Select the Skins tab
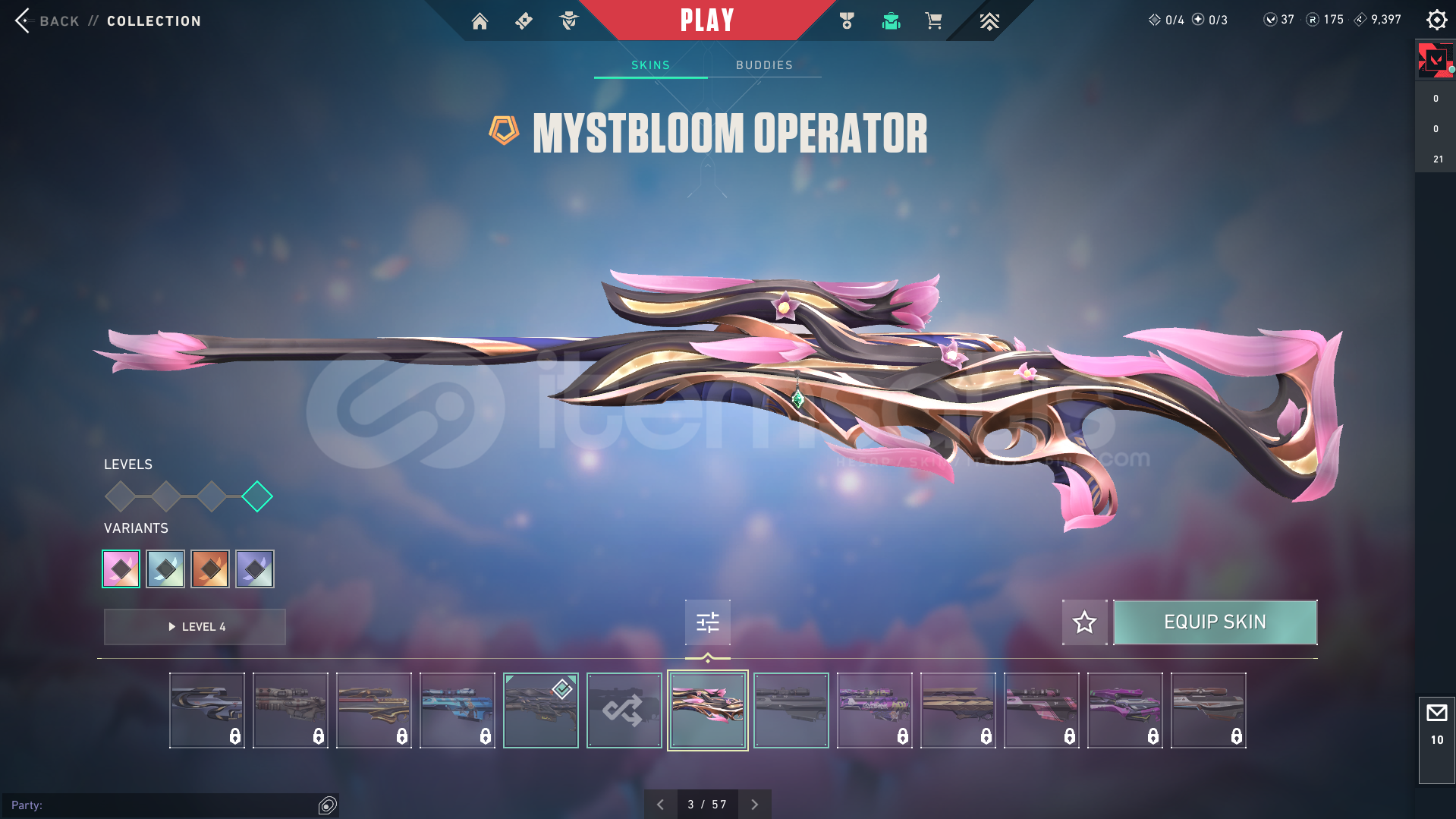Viewport: 1456px width, 819px height. click(x=650, y=65)
